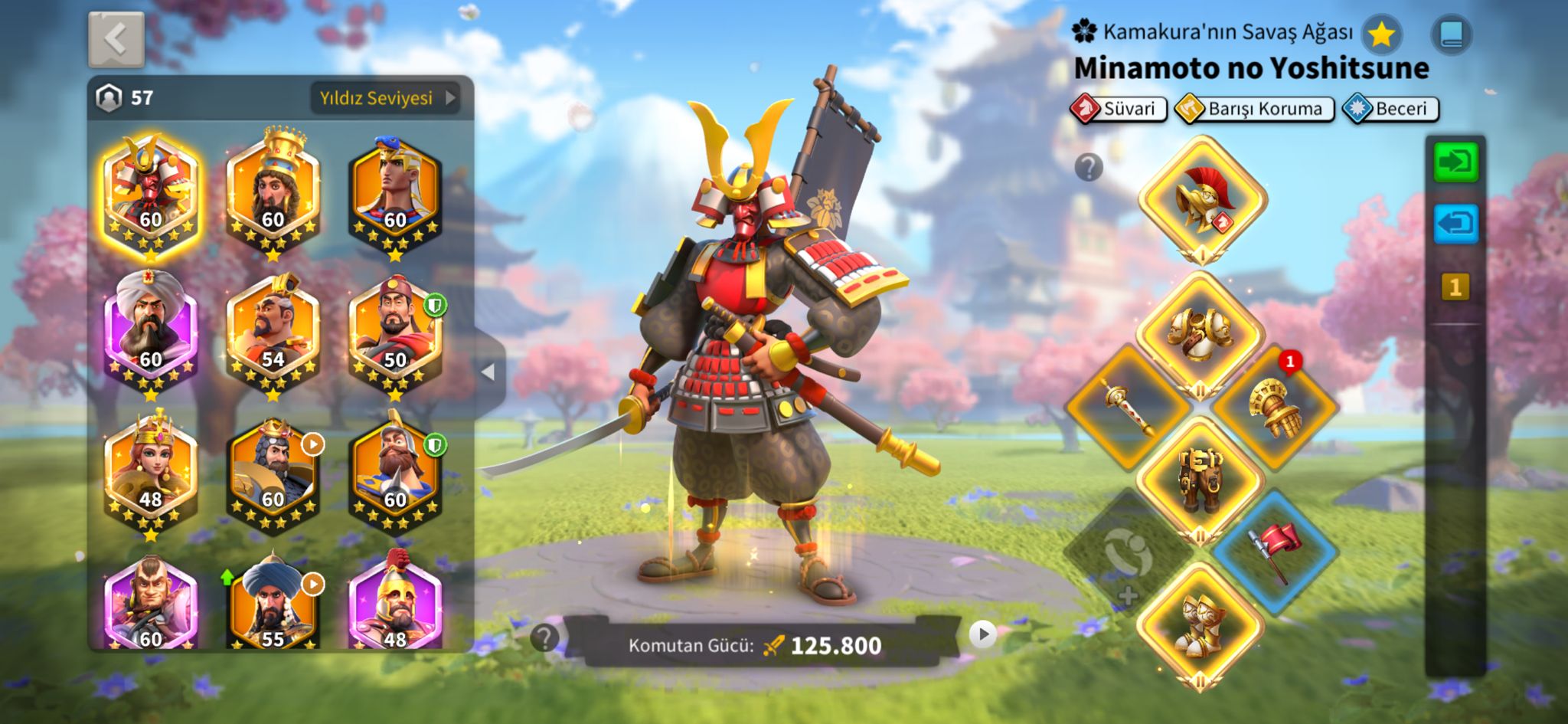1568x724 pixels.
Task: Go back with the arrow button
Action: pos(116,38)
